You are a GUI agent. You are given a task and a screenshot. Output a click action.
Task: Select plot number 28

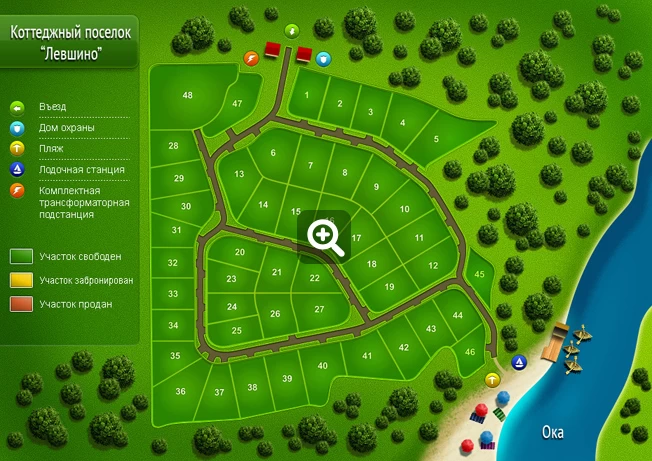coord(173,147)
